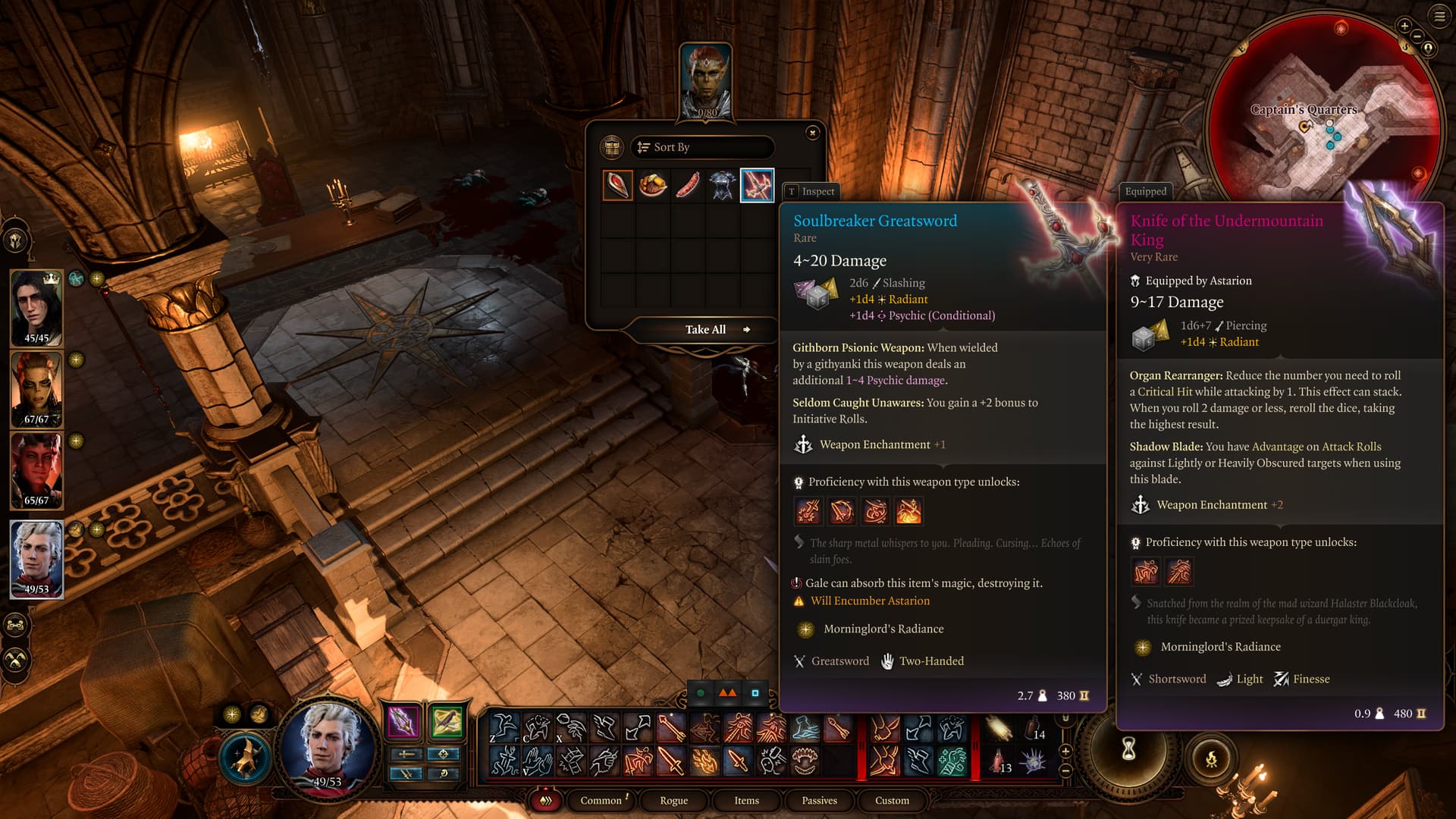Switch to the Rogue hotbar tab

pyautogui.click(x=673, y=800)
